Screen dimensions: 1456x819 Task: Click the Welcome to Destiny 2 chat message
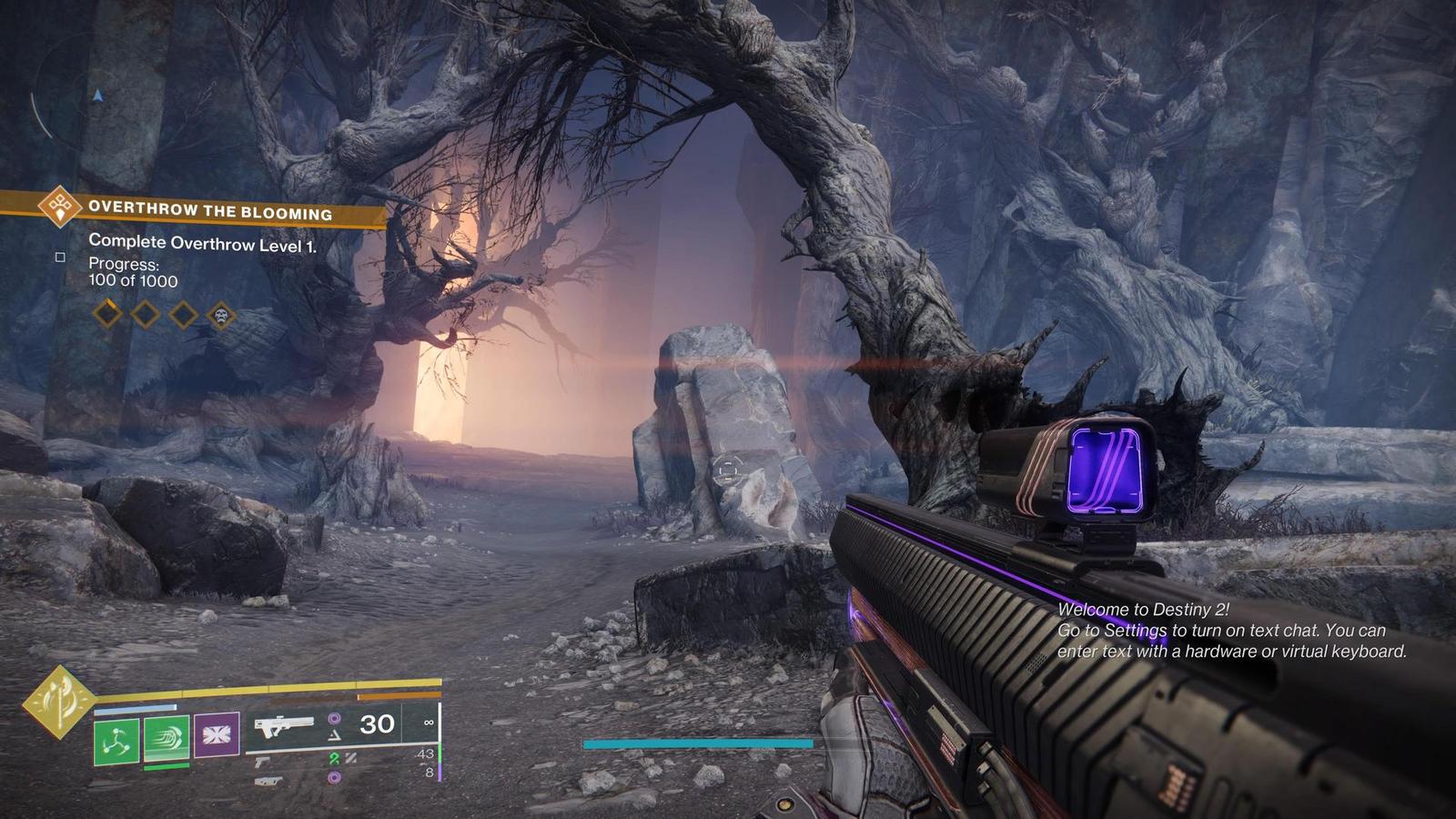[x=1232, y=631]
